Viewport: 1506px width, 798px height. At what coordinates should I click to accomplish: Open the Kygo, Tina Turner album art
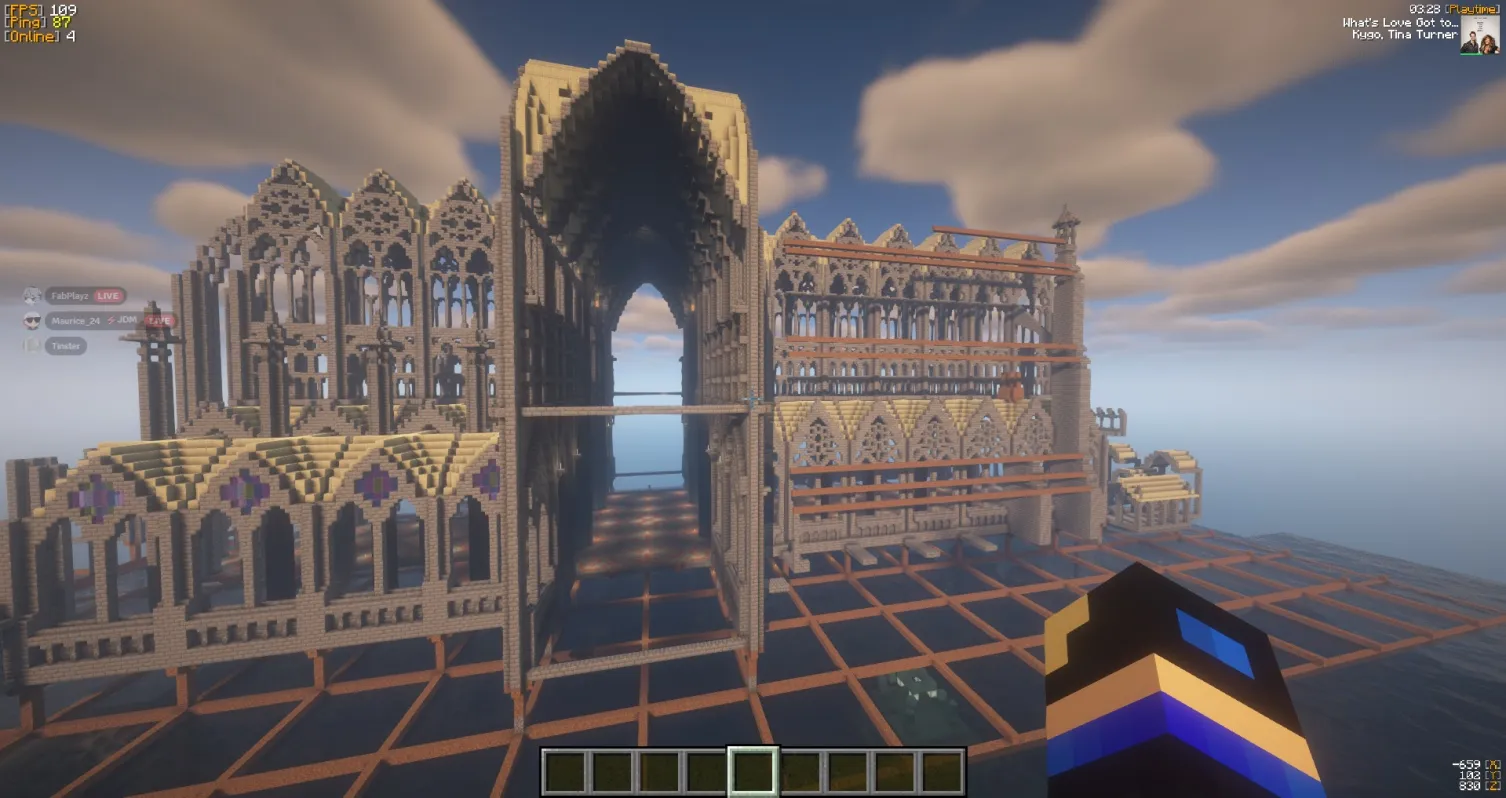(1479, 35)
